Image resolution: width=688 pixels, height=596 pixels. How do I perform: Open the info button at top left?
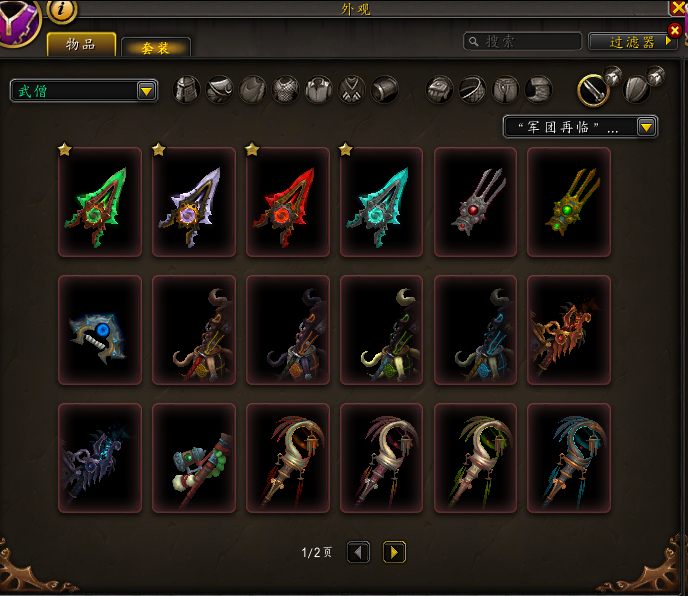(61, 10)
